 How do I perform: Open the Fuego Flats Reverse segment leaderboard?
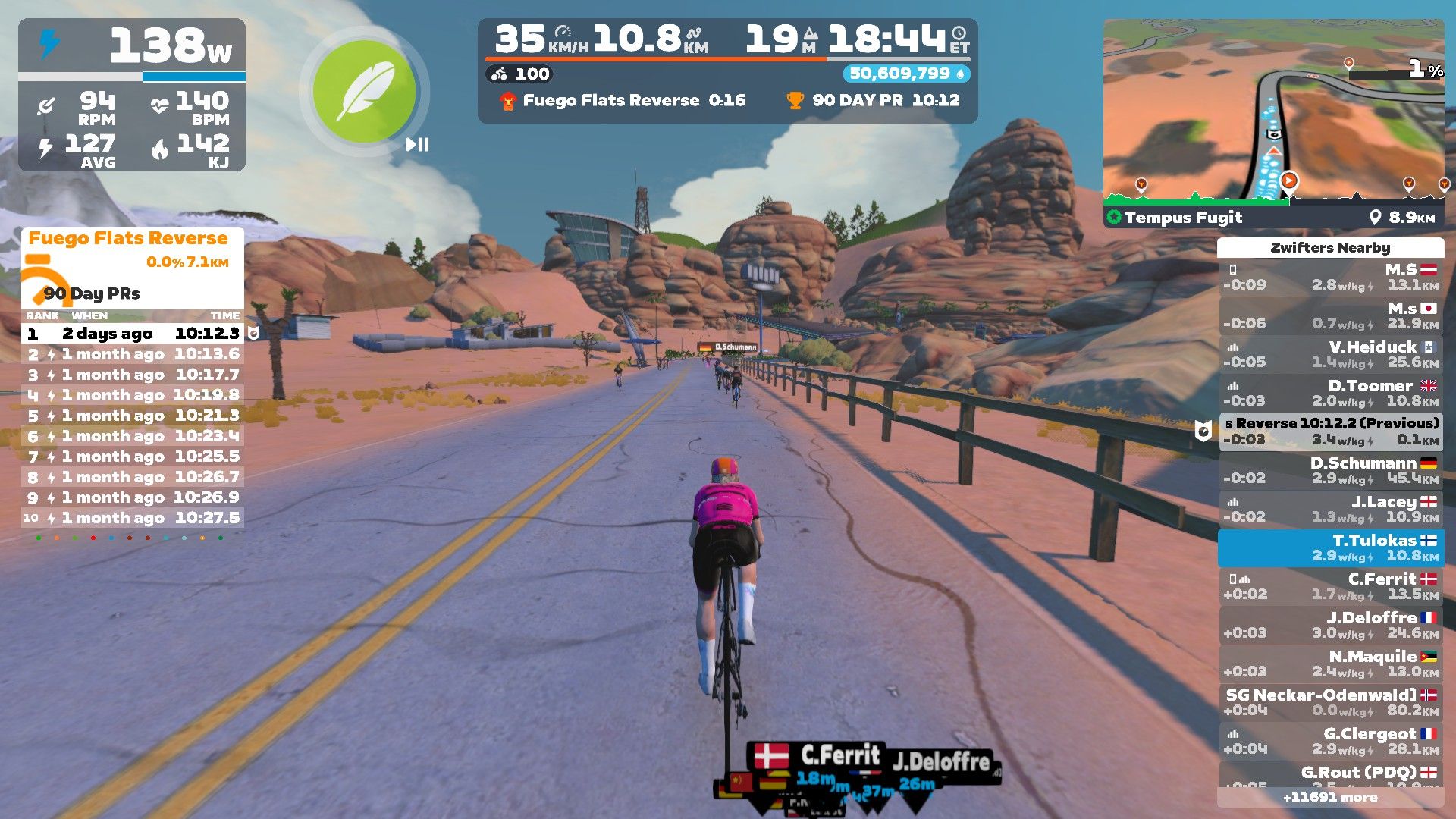128,238
